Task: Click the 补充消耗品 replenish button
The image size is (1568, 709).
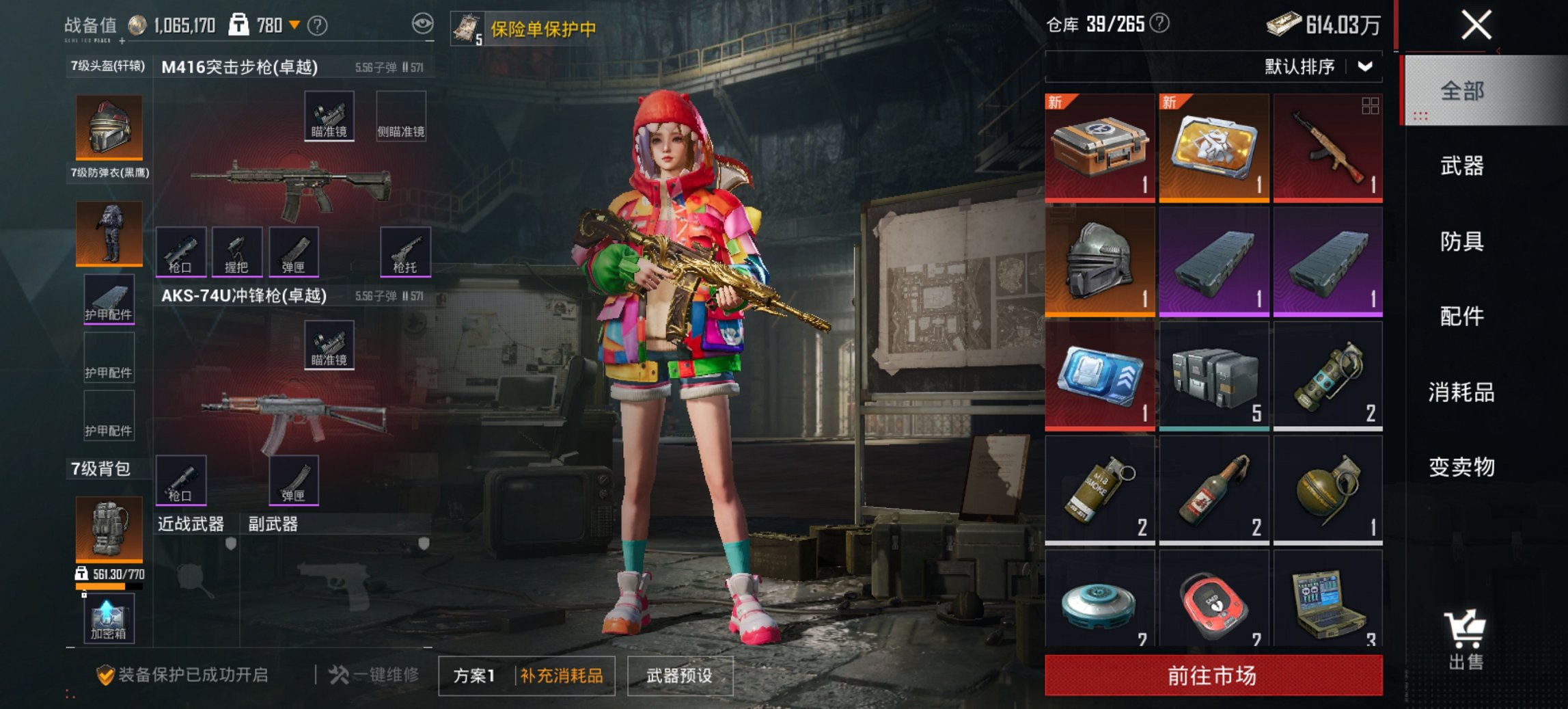Action: coord(560,675)
